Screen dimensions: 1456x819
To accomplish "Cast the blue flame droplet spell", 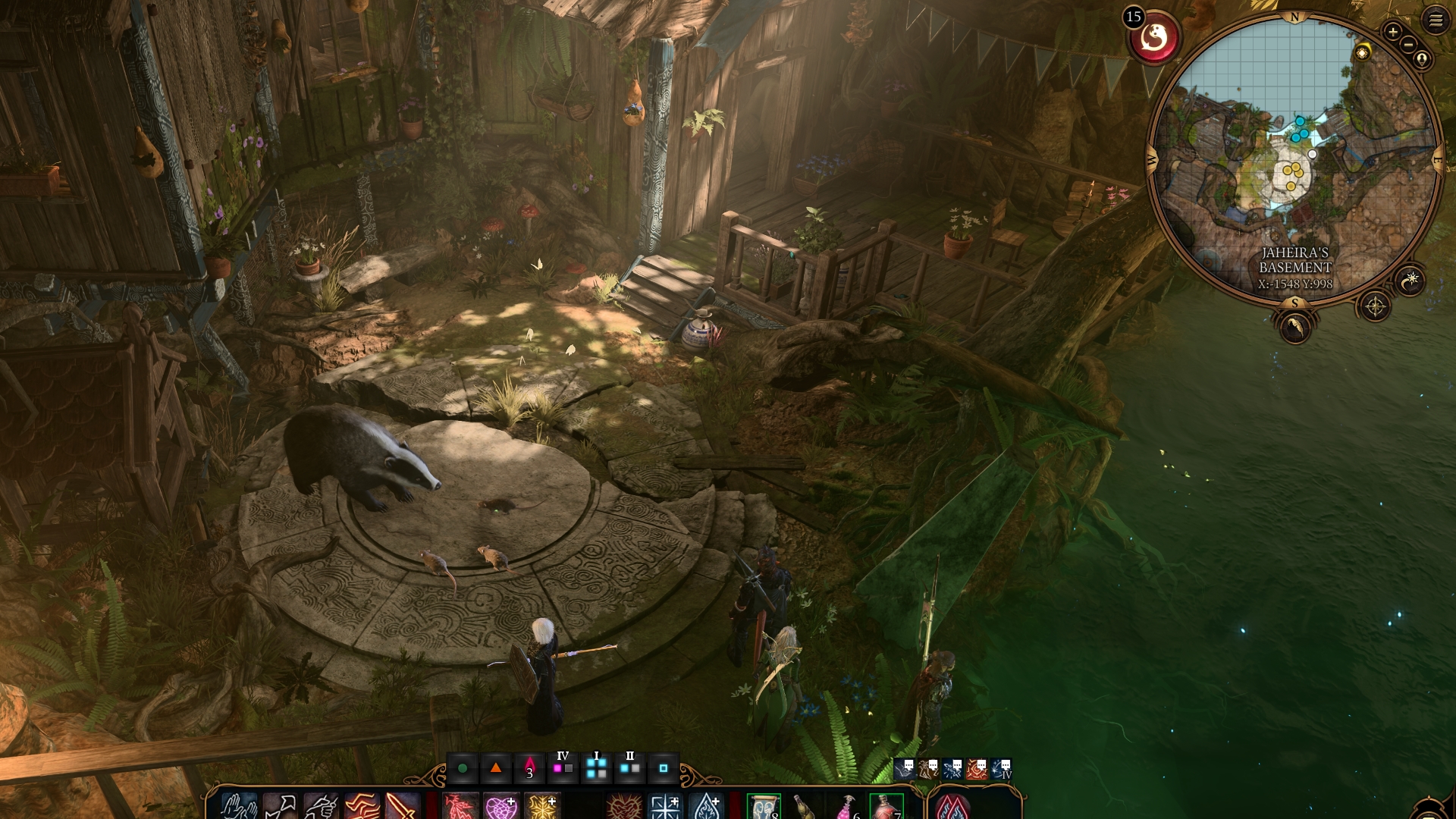I will [x=707, y=807].
